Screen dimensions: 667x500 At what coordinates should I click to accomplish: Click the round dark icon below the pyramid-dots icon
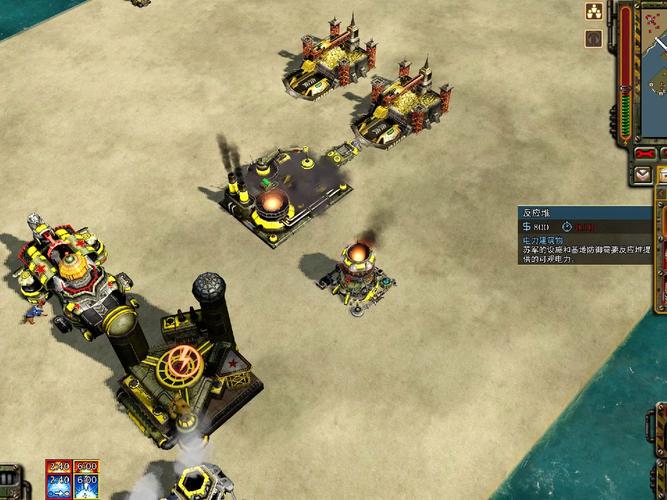click(594, 38)
